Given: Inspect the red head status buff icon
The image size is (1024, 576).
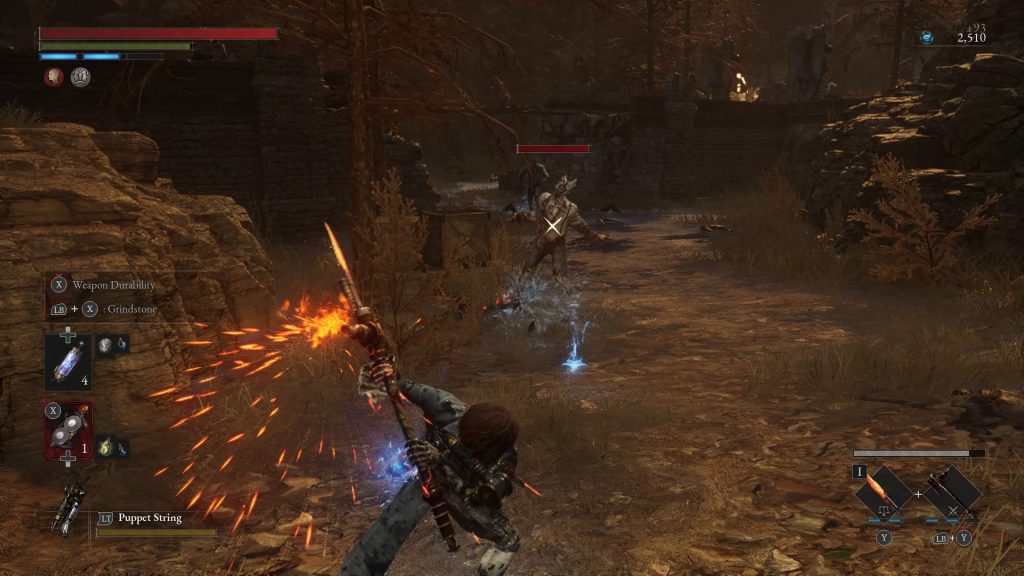Looking at the screenshot, I should (x=52, y=77).
